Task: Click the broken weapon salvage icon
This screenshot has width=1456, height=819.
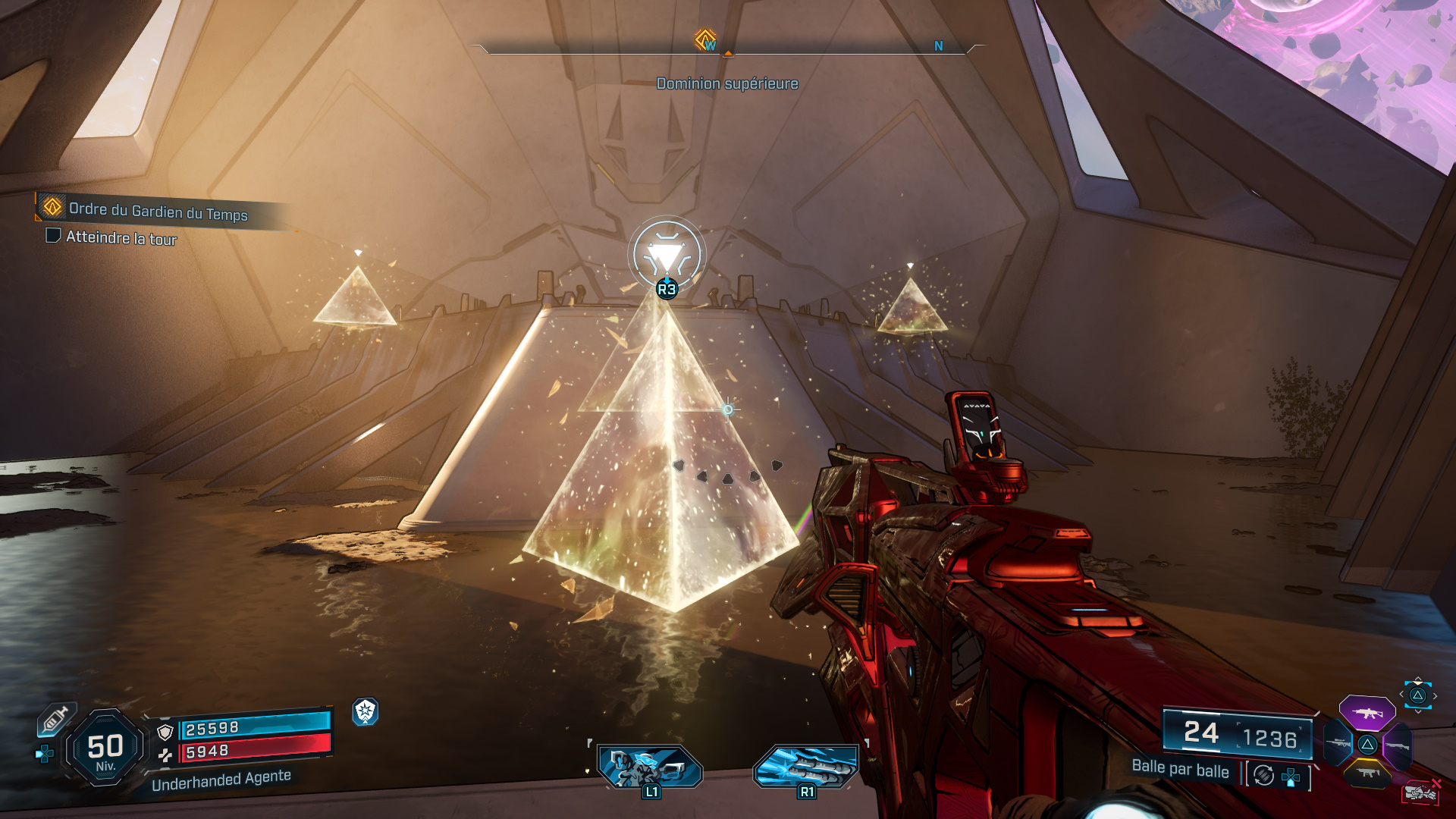Action: tap(1422, 792)
